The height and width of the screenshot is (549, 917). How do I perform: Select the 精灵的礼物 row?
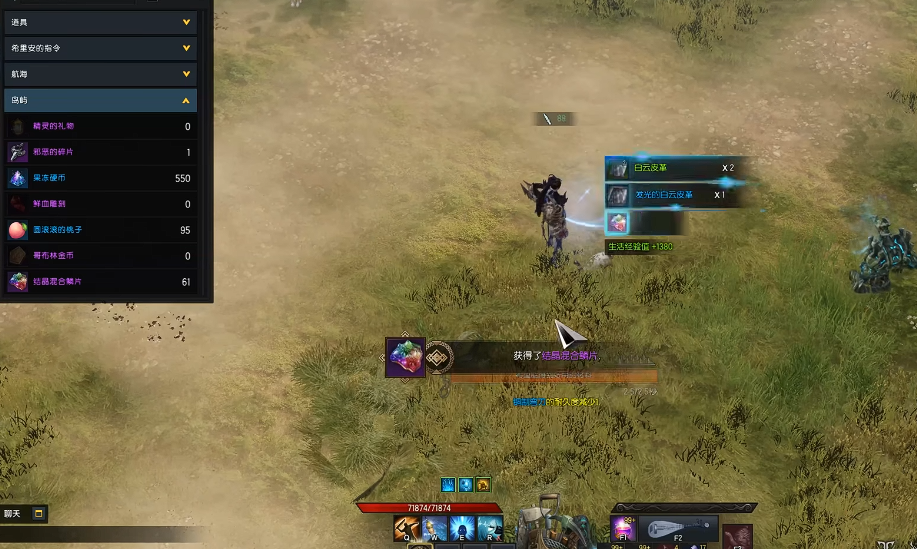100,127
